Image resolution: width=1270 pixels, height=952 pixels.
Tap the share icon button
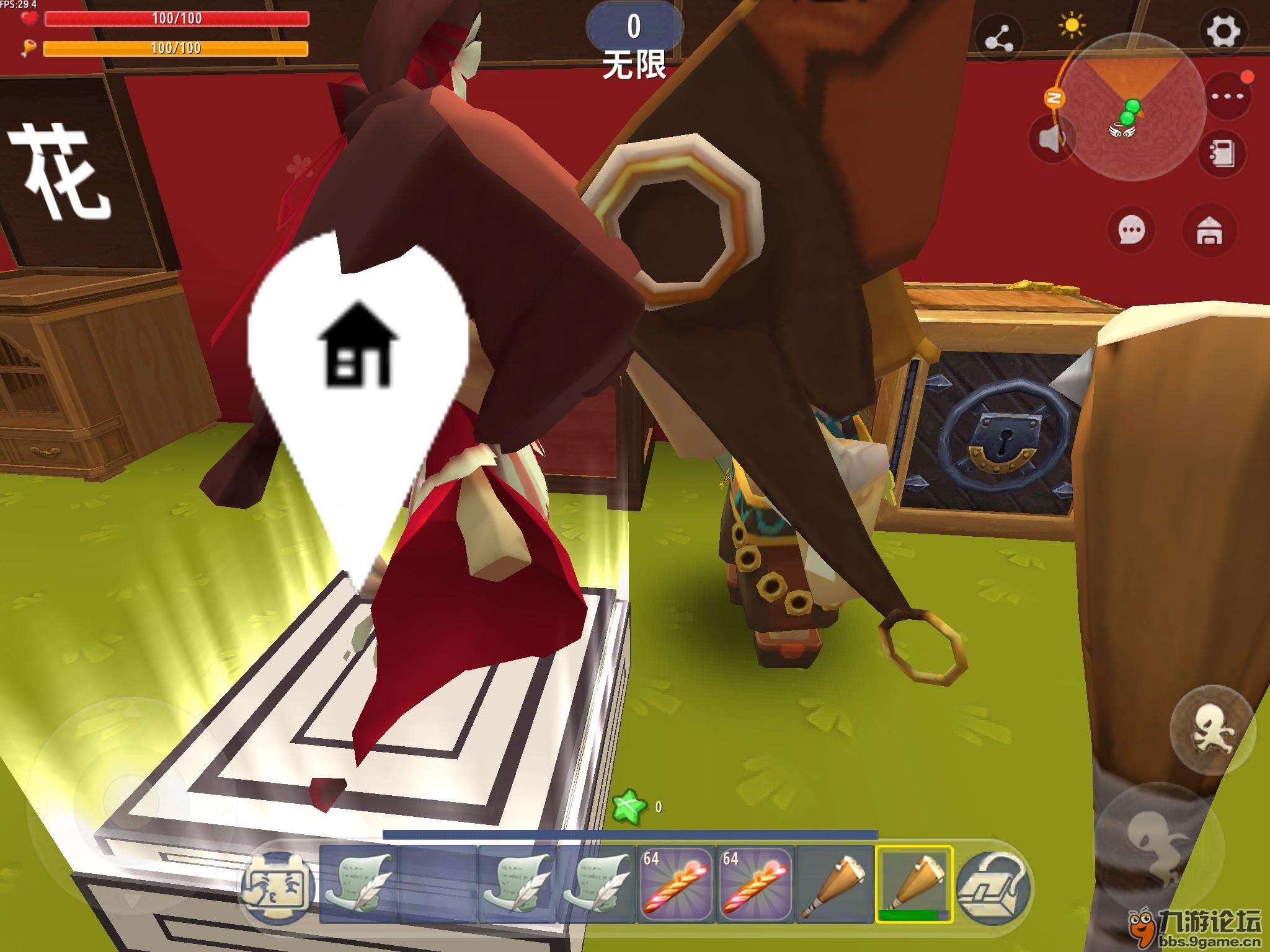click(x=999, y=40)
